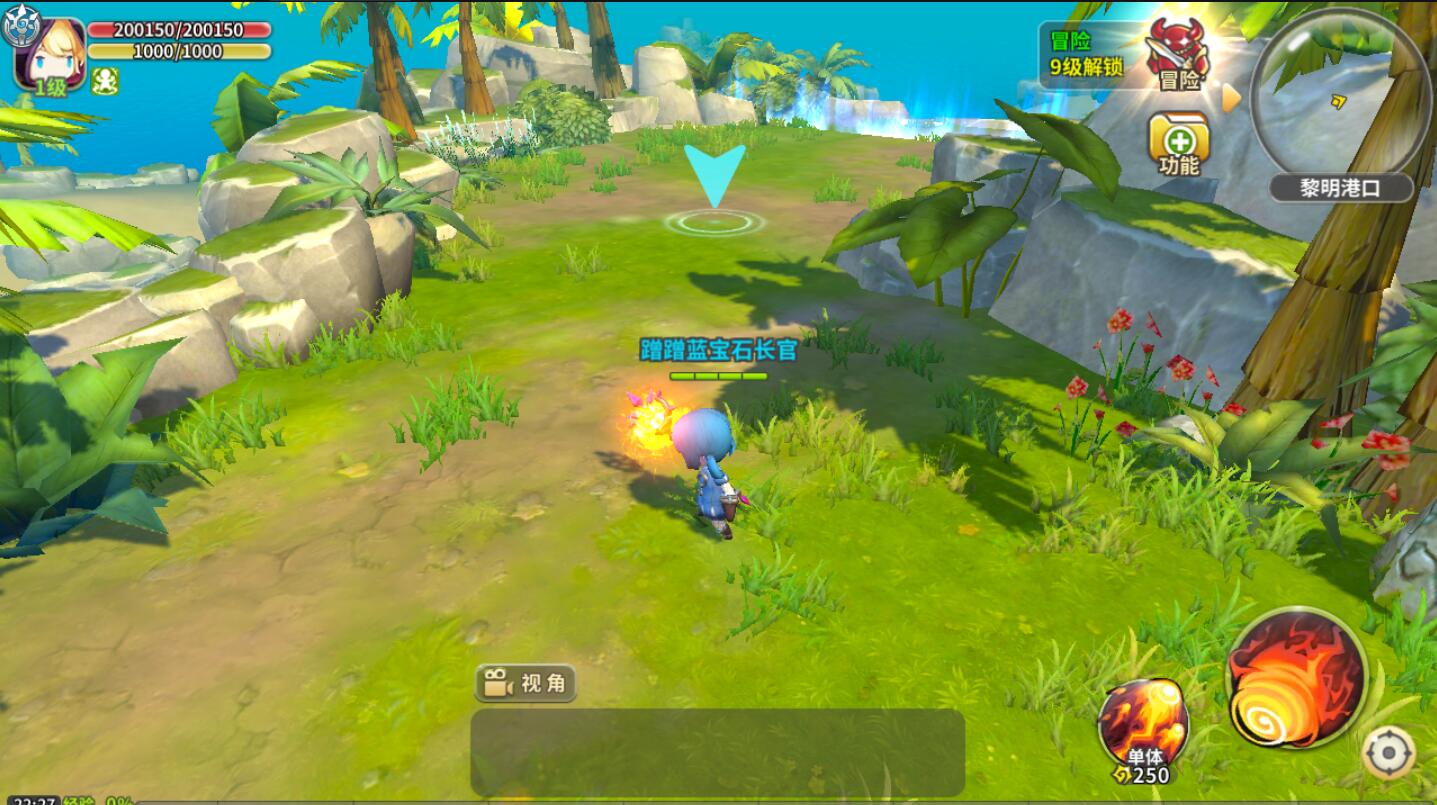Click the green figure buff icon

105,81
